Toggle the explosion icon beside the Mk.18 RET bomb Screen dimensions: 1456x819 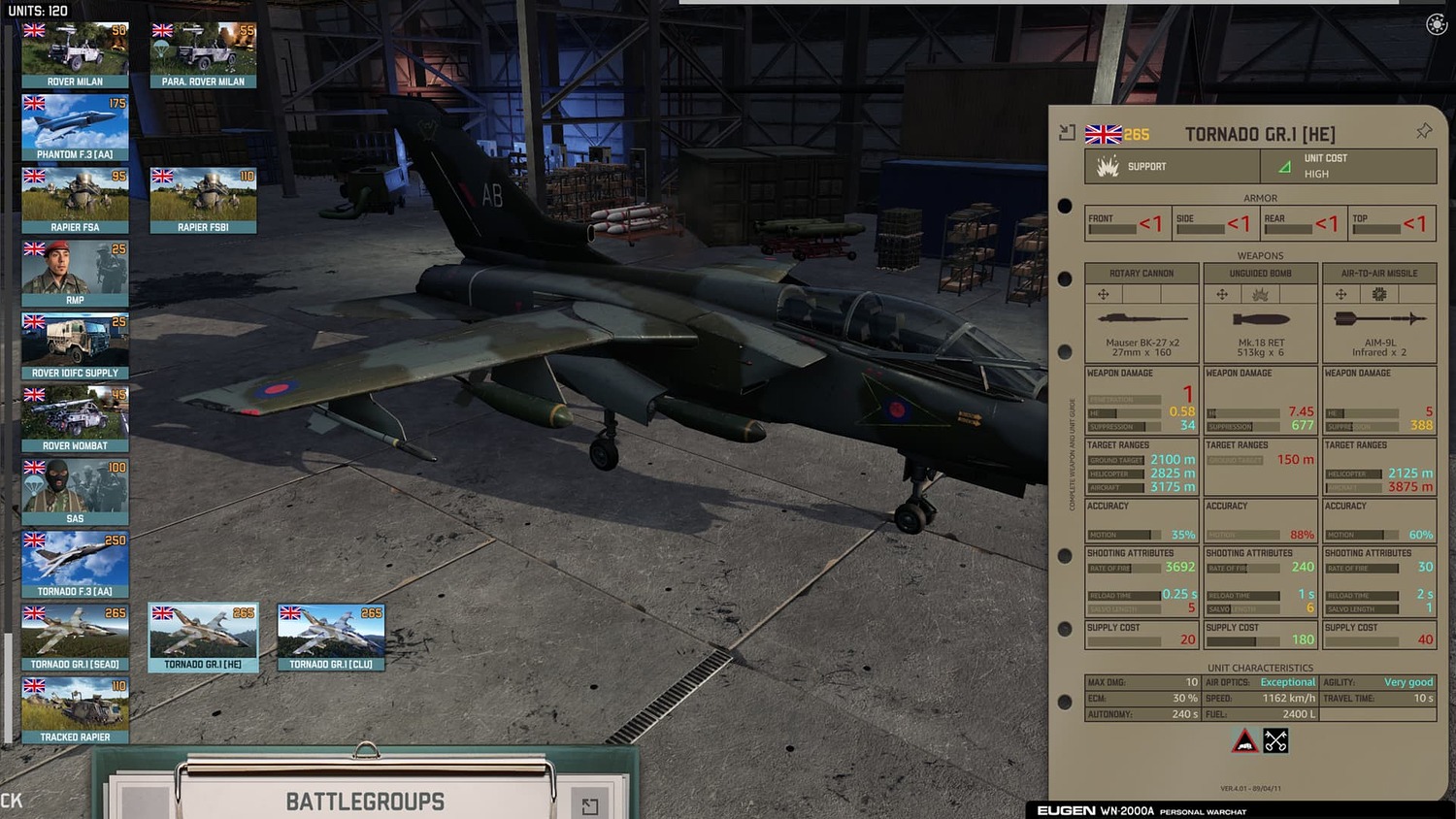coord(1262,294)
